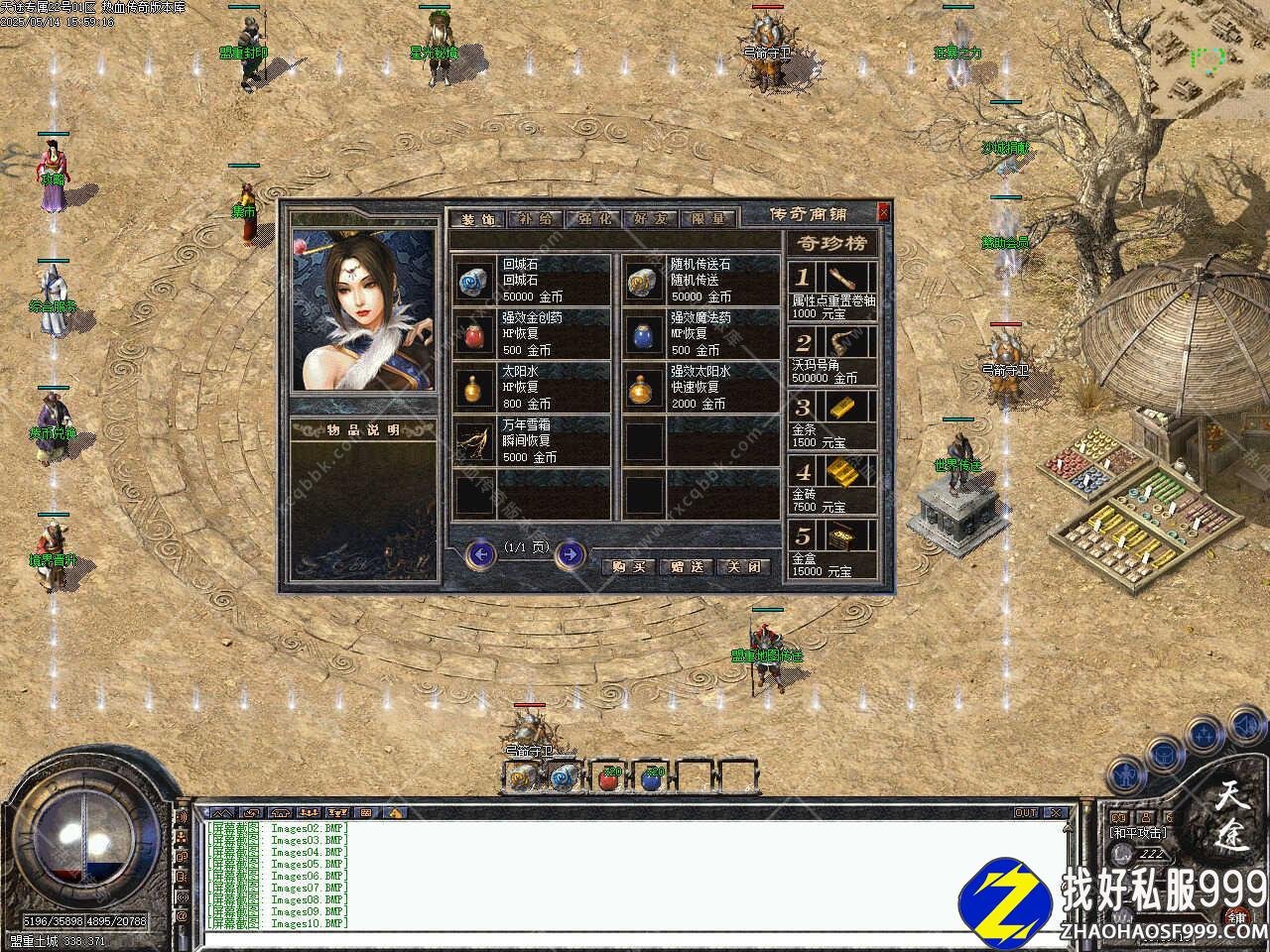Screen dimensions: 1270x952
Task: Select the 强效金创药 HP potion
Action: point(533,334)
